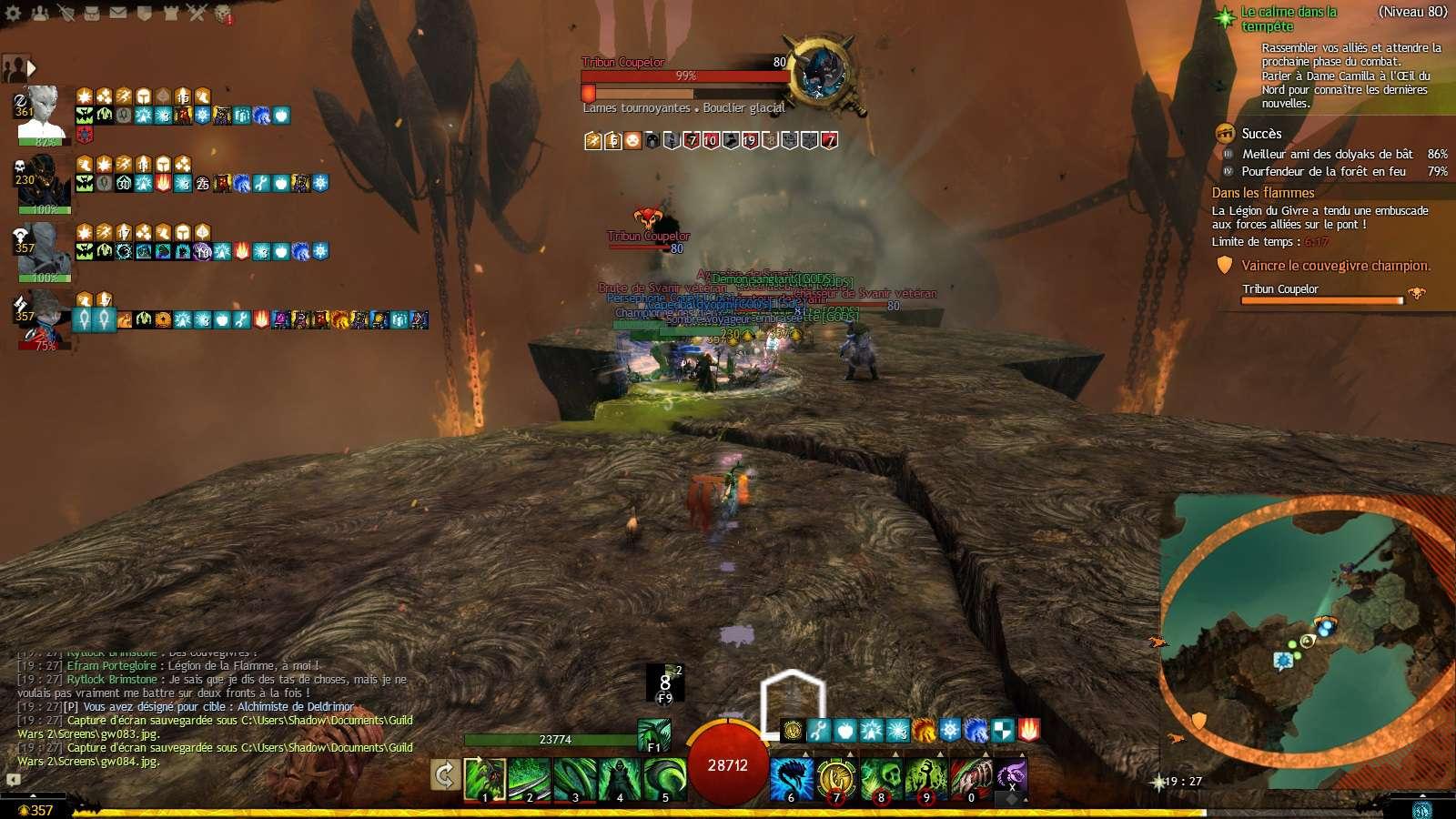Select the dark-armored party member at 100%
The image size is (1456, 819).
41,182
